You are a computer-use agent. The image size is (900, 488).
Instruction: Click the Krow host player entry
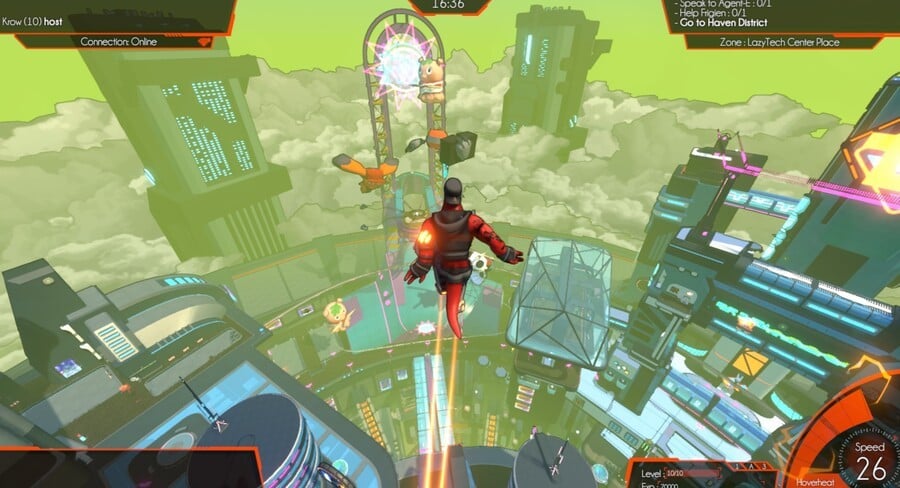point(33,21)
